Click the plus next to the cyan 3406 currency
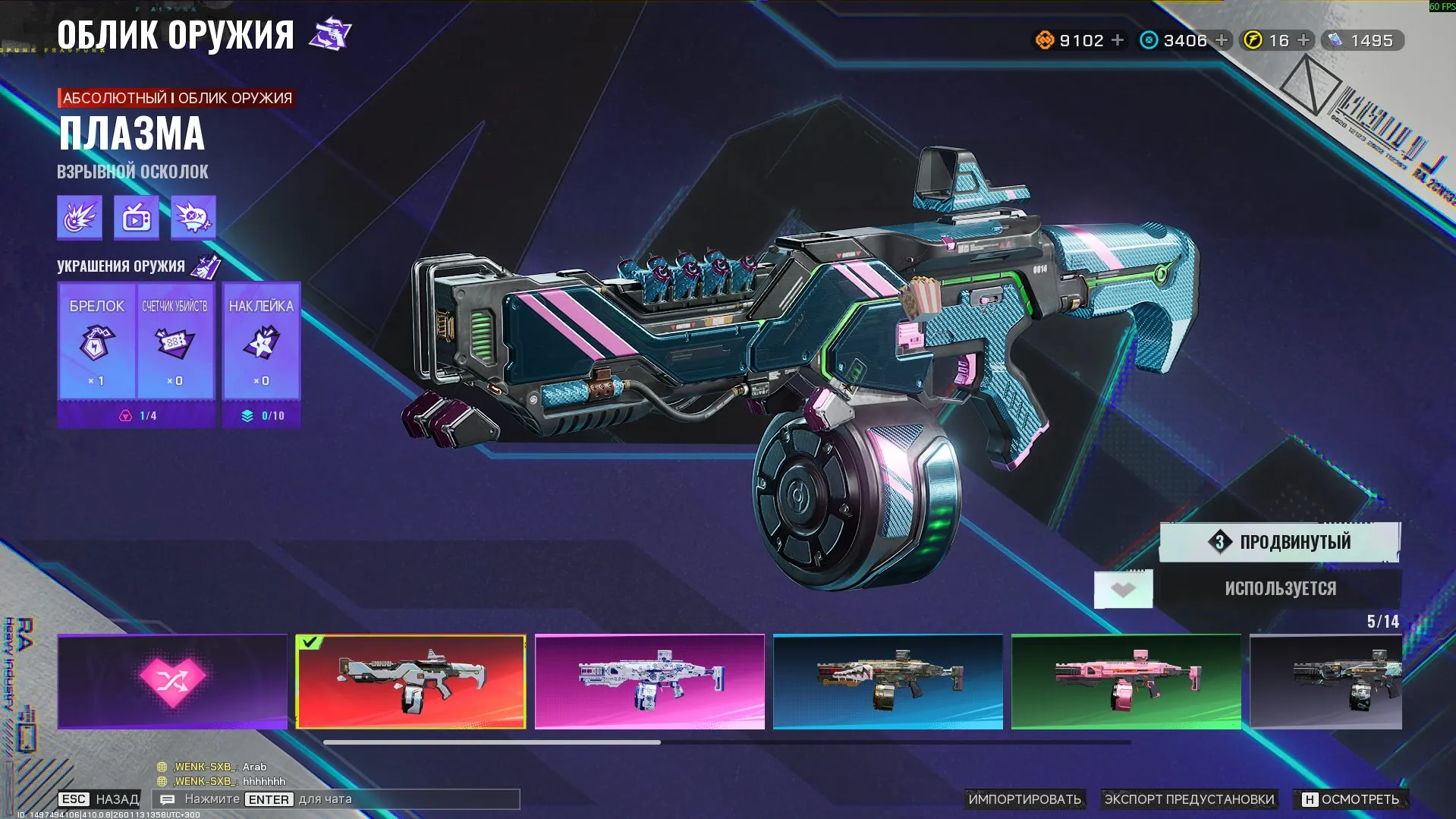The width and height of the screenshot is (1456, 819). [1220, 40]
